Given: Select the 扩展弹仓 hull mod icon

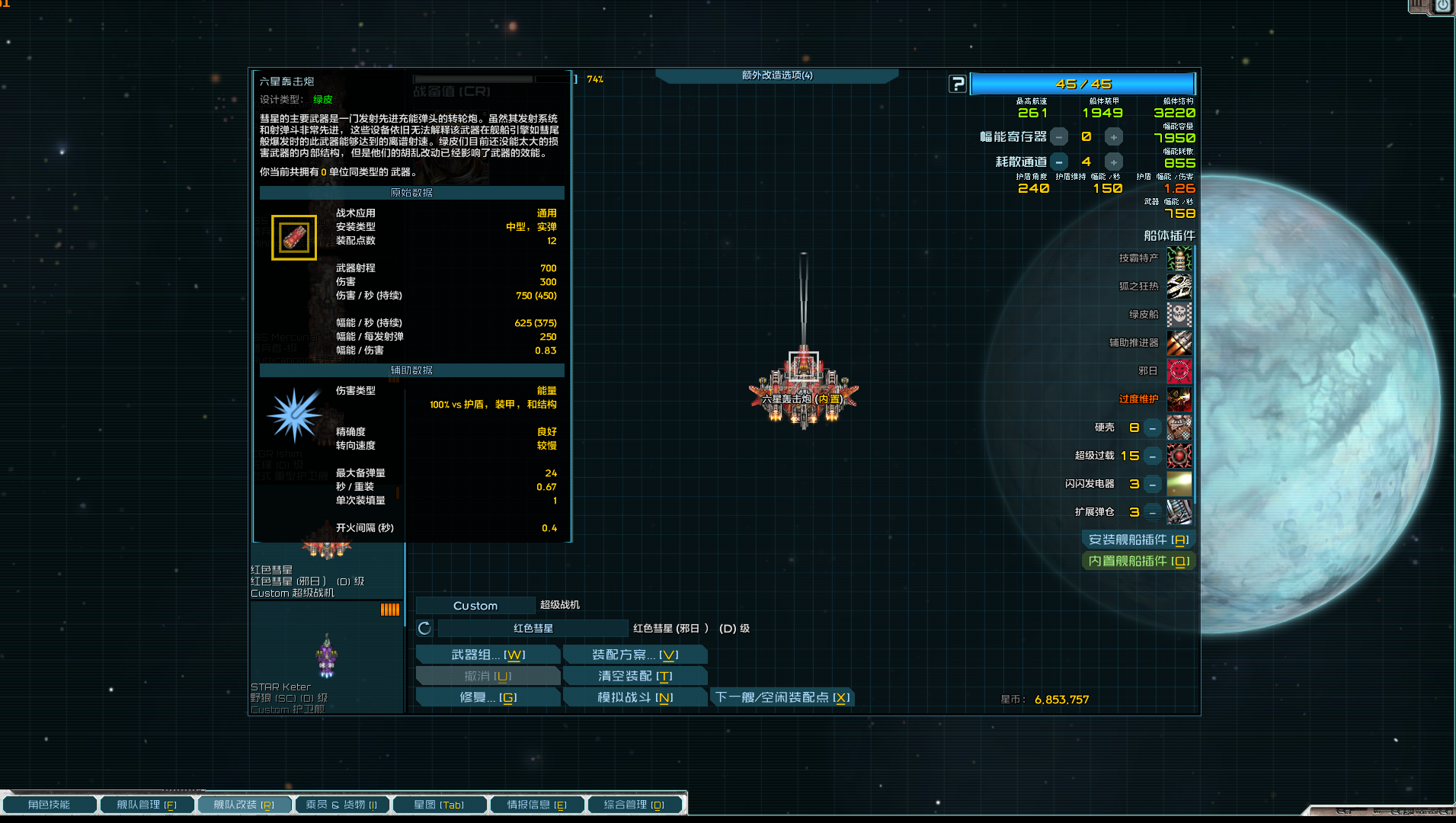Looking at the screenshot, I should tap(1179, 512).
